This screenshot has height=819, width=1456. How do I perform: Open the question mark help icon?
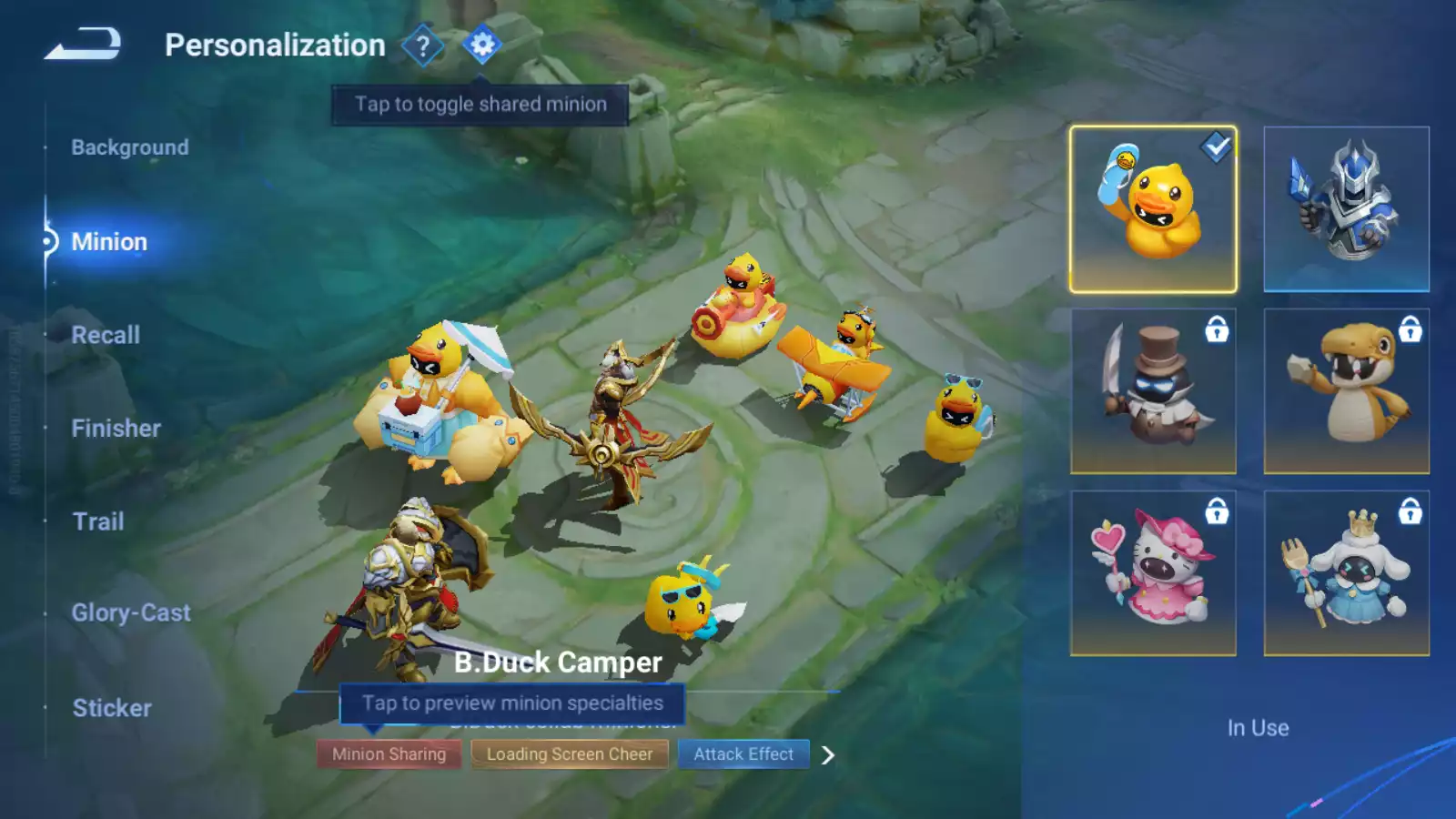pyautogui.click(x=422, y=45)
